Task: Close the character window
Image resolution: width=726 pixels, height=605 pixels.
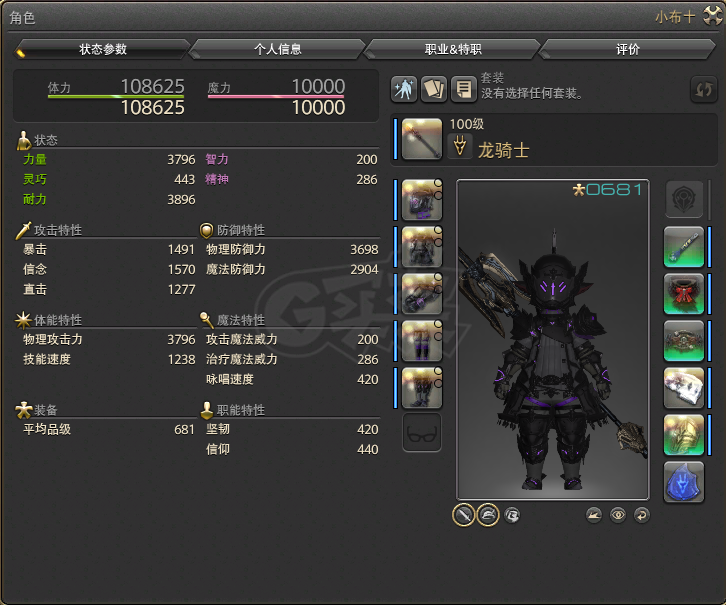Action: 713,16
